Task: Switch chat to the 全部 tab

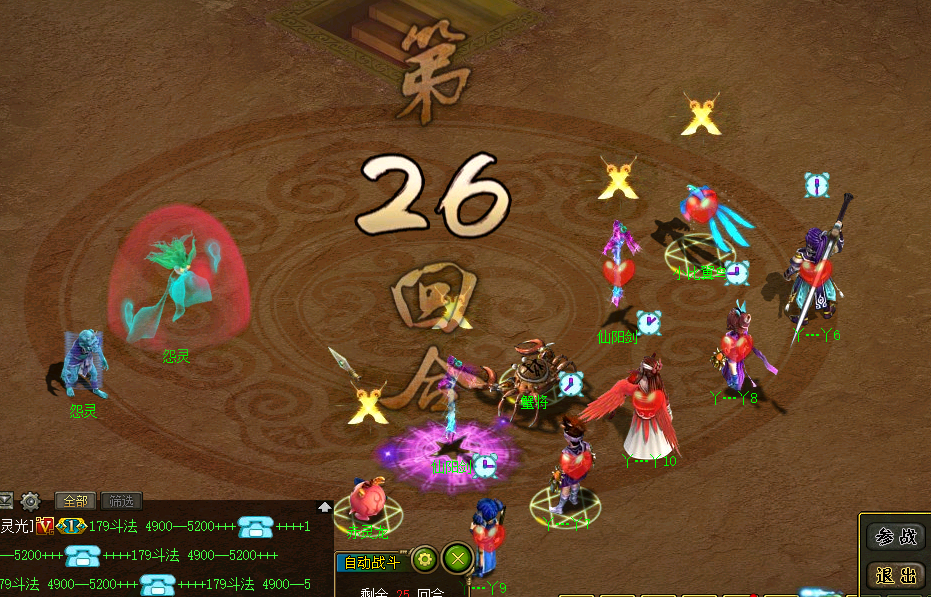Action: (x=76, y=501)
